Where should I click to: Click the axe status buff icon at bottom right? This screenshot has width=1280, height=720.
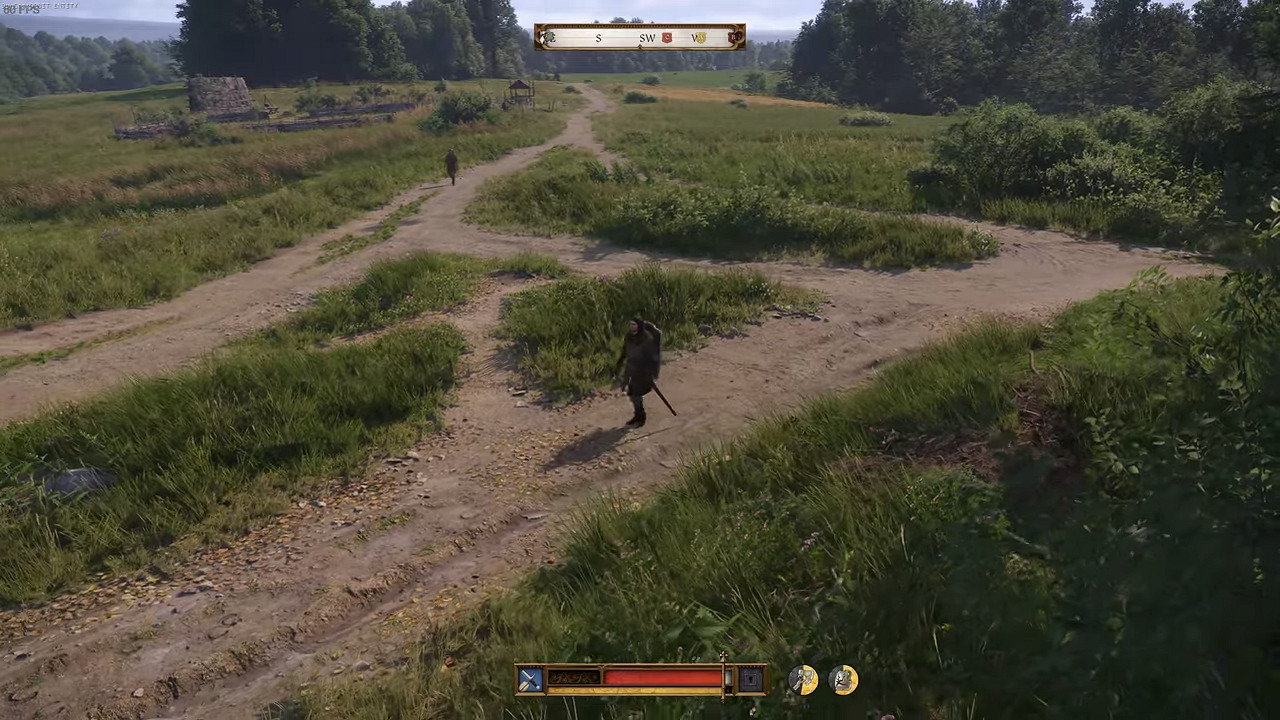pos(804,679)
